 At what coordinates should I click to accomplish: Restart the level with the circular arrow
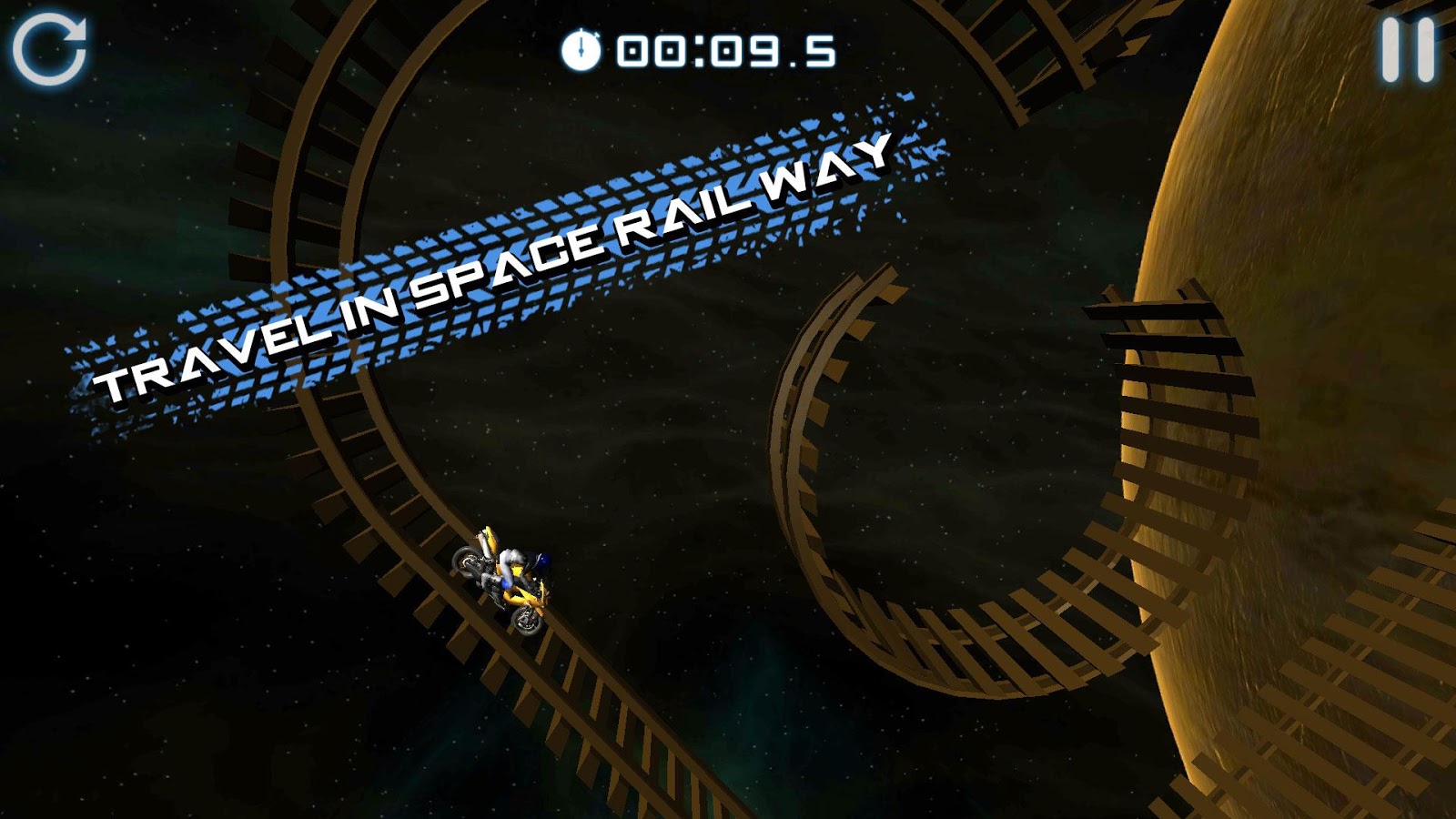(x=49, y=49)
